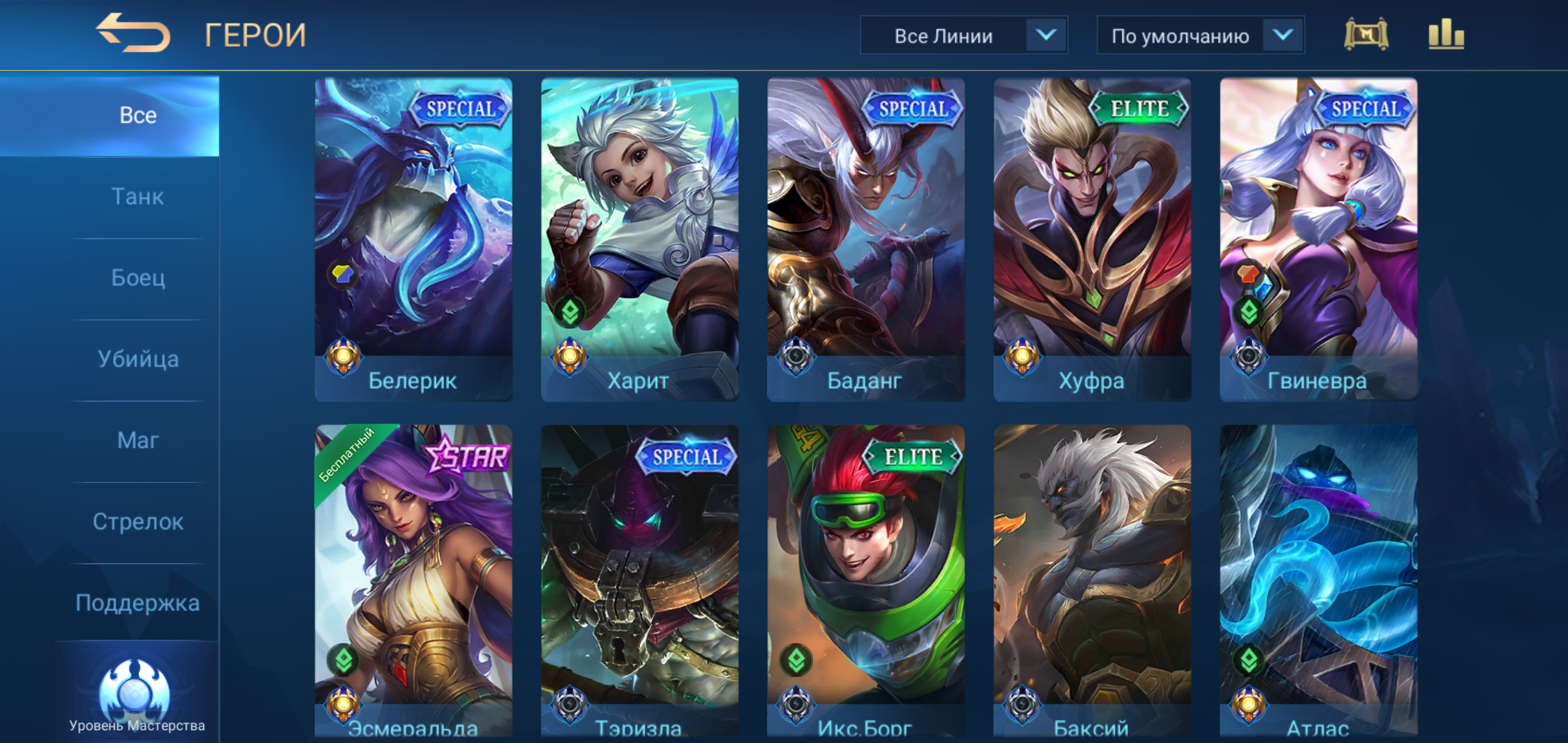
Task: Choose the Стрелок category
Action: click(138, 522)
